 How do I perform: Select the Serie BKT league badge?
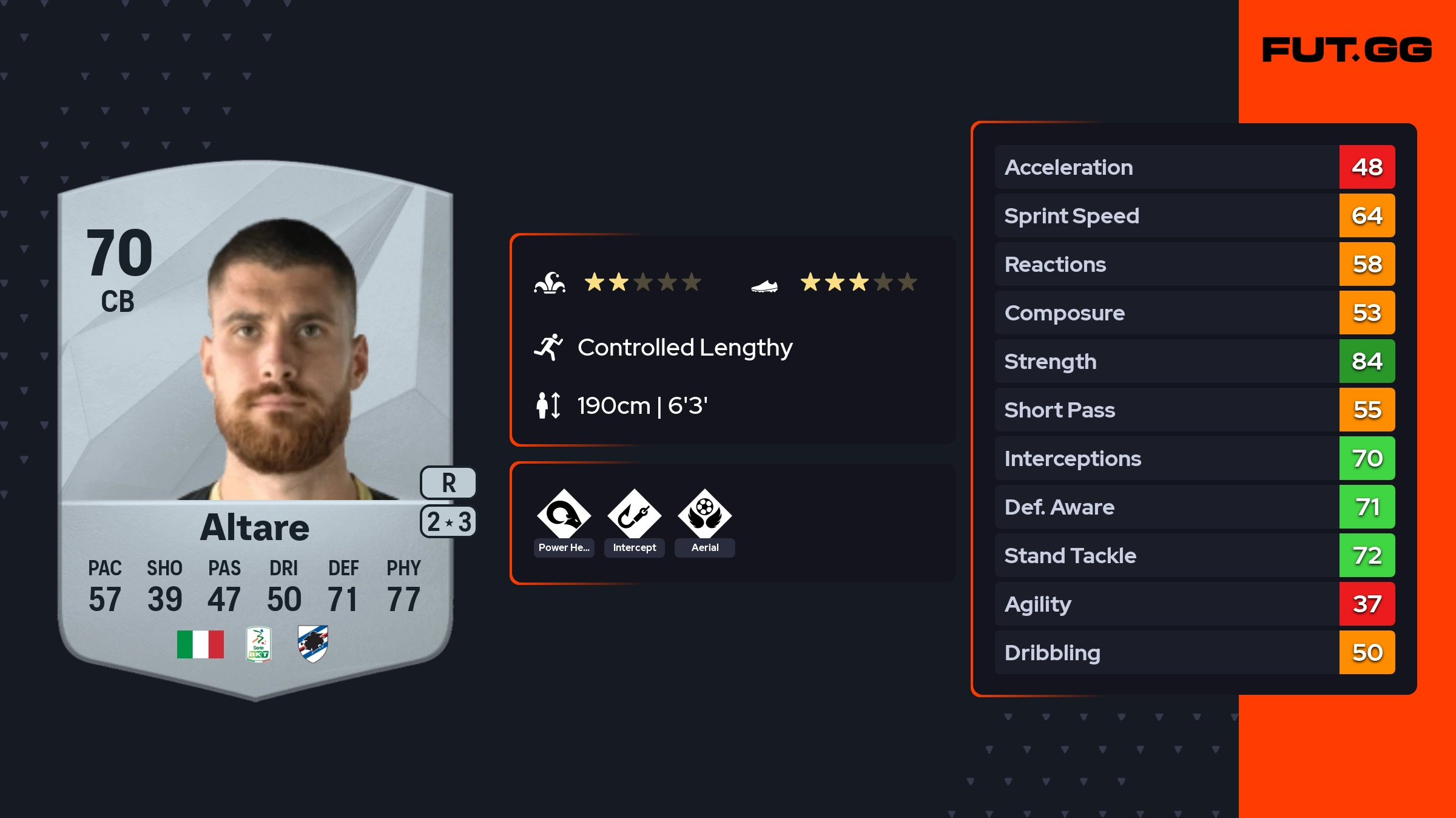tap(258, 644)
